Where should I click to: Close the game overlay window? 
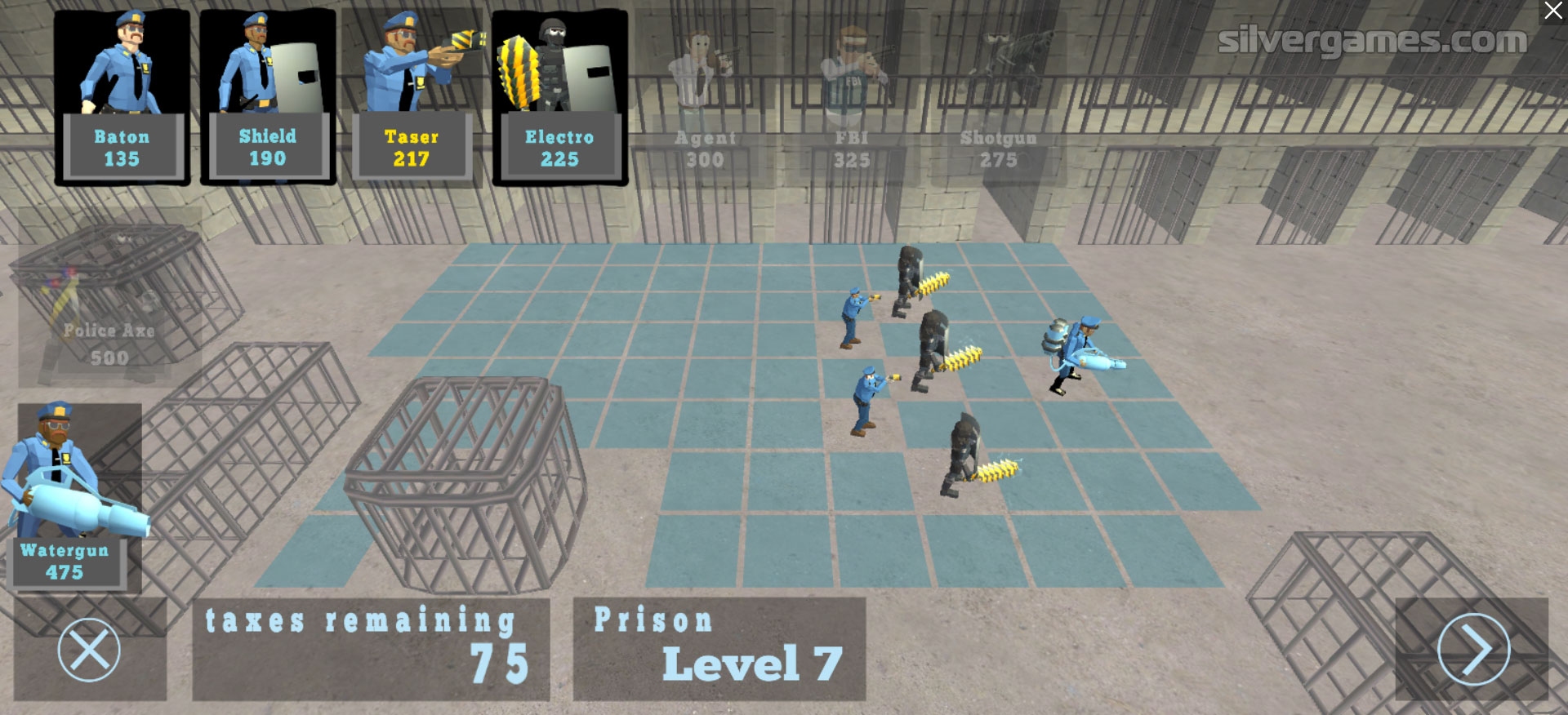coord(1552,11)
